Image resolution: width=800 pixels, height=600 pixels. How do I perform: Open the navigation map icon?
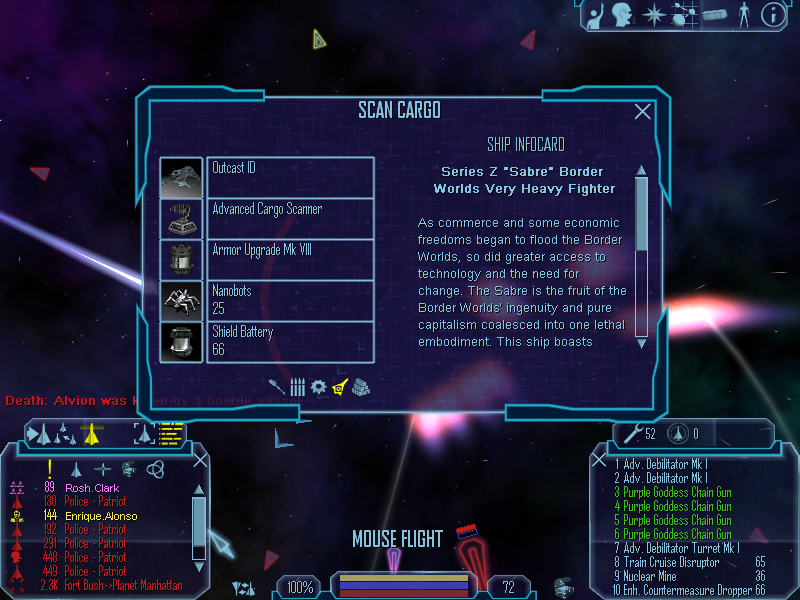(685, 15)
